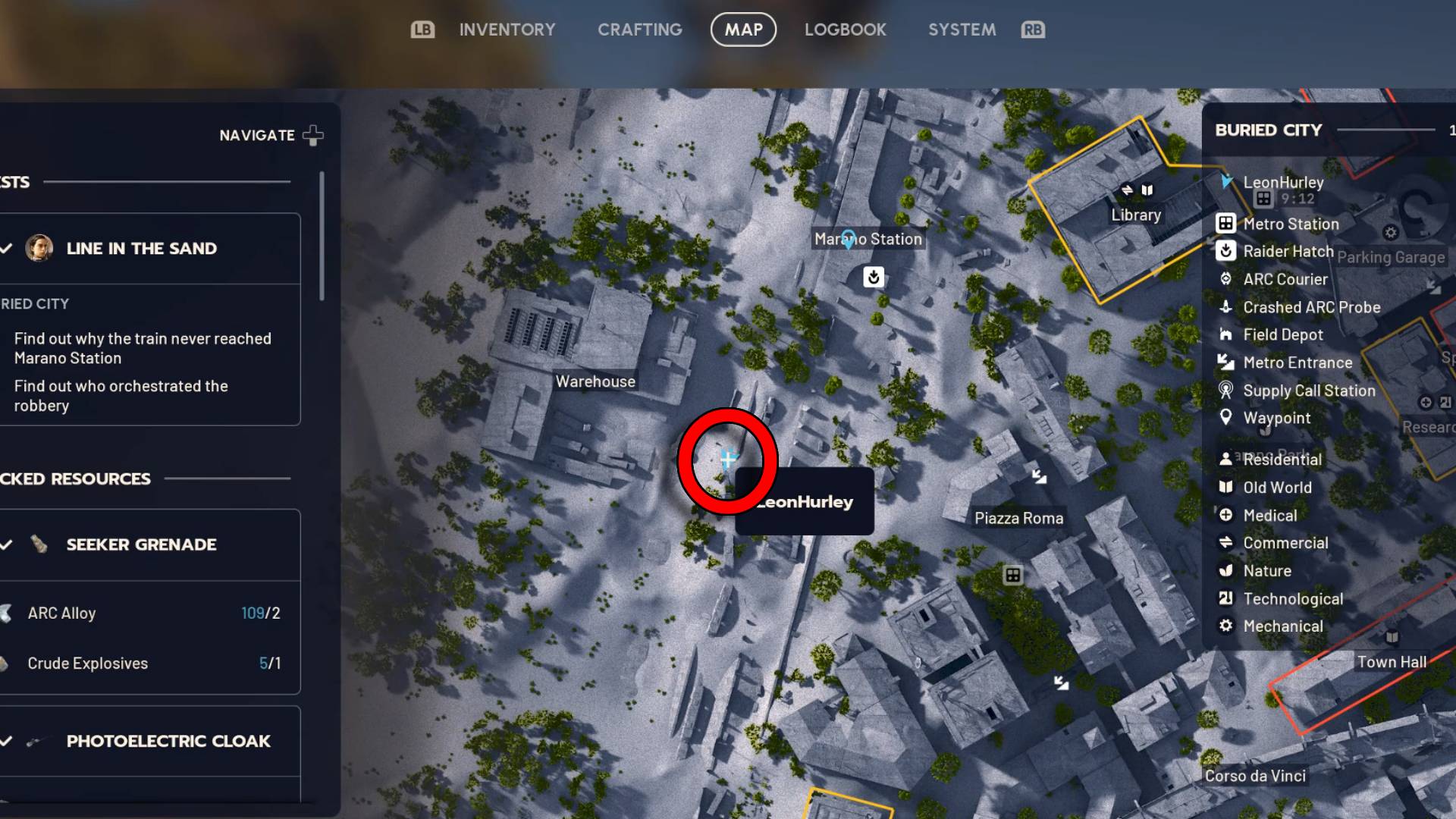This screenshot has height=819, width=1456.
Task: Open the Logbook screen
Action: coord(845,30)
